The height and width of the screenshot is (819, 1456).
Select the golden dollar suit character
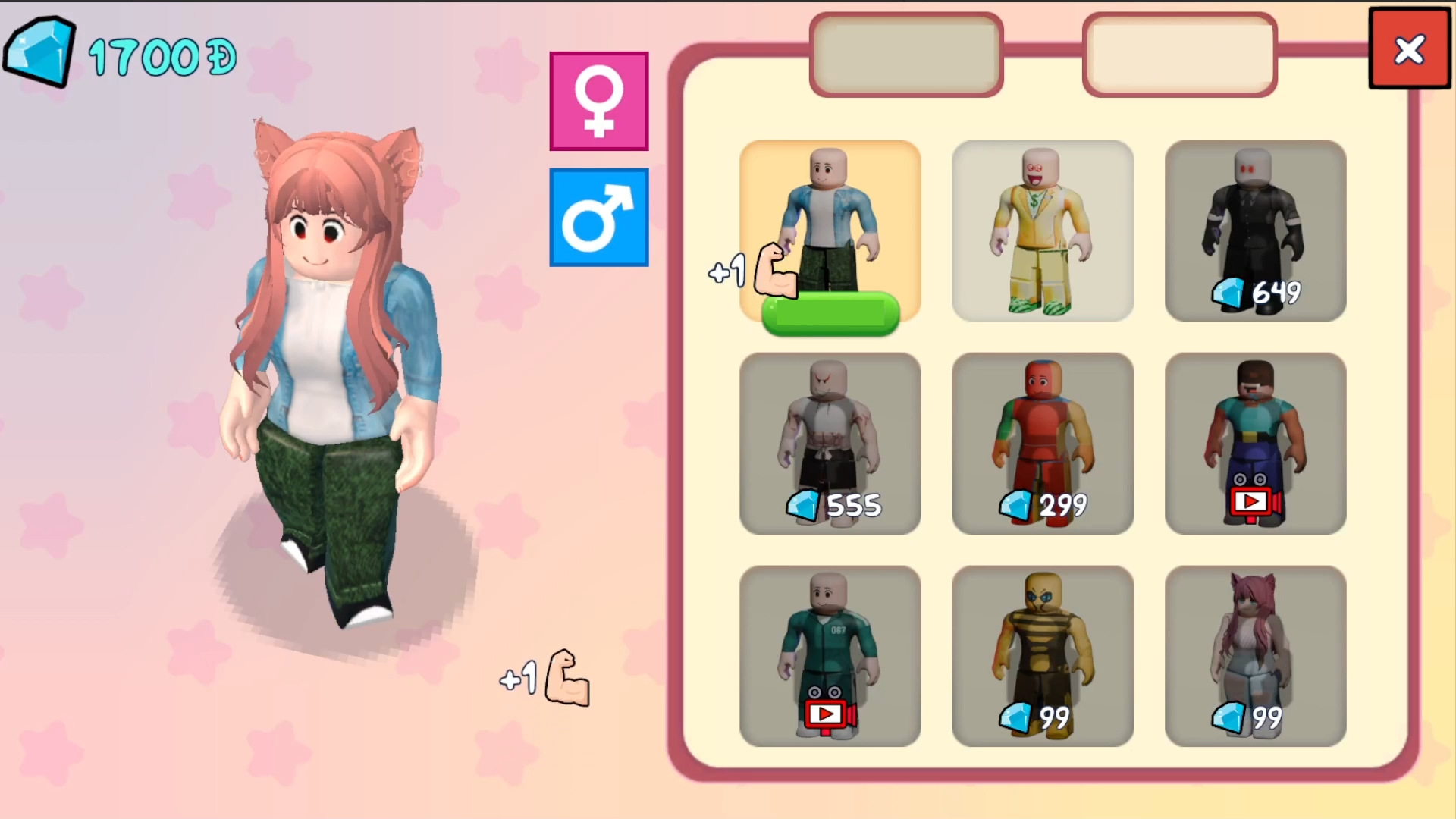pyautogui.click(x=1042, y=231)
